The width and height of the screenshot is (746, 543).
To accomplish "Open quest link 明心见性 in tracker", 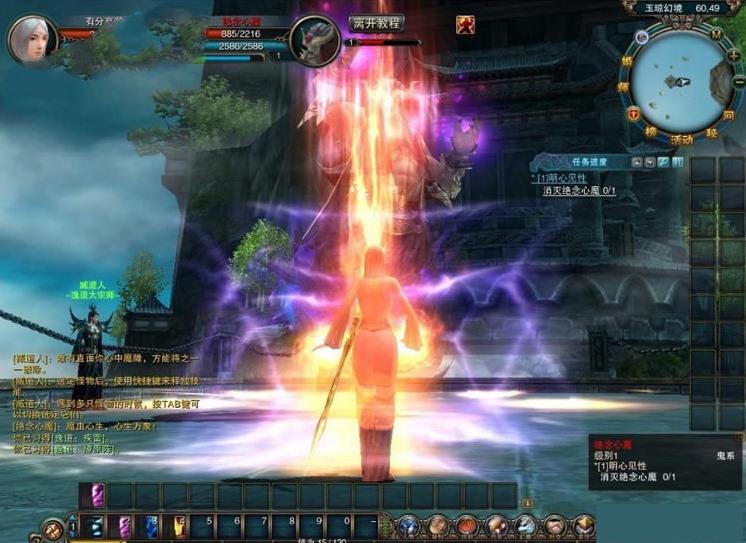I will (x=564, y=178).
